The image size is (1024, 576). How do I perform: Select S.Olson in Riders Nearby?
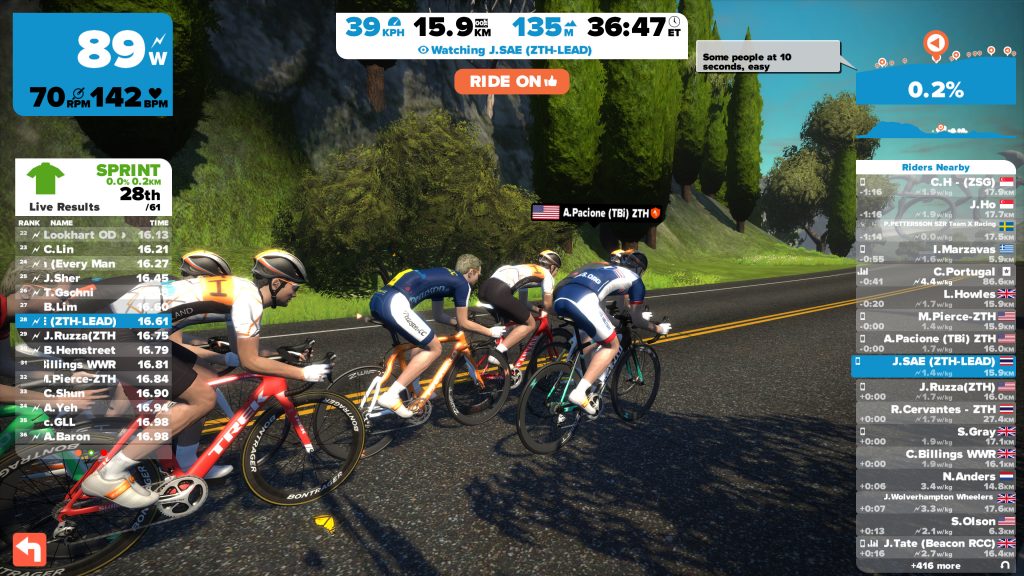tap(935, 526)
